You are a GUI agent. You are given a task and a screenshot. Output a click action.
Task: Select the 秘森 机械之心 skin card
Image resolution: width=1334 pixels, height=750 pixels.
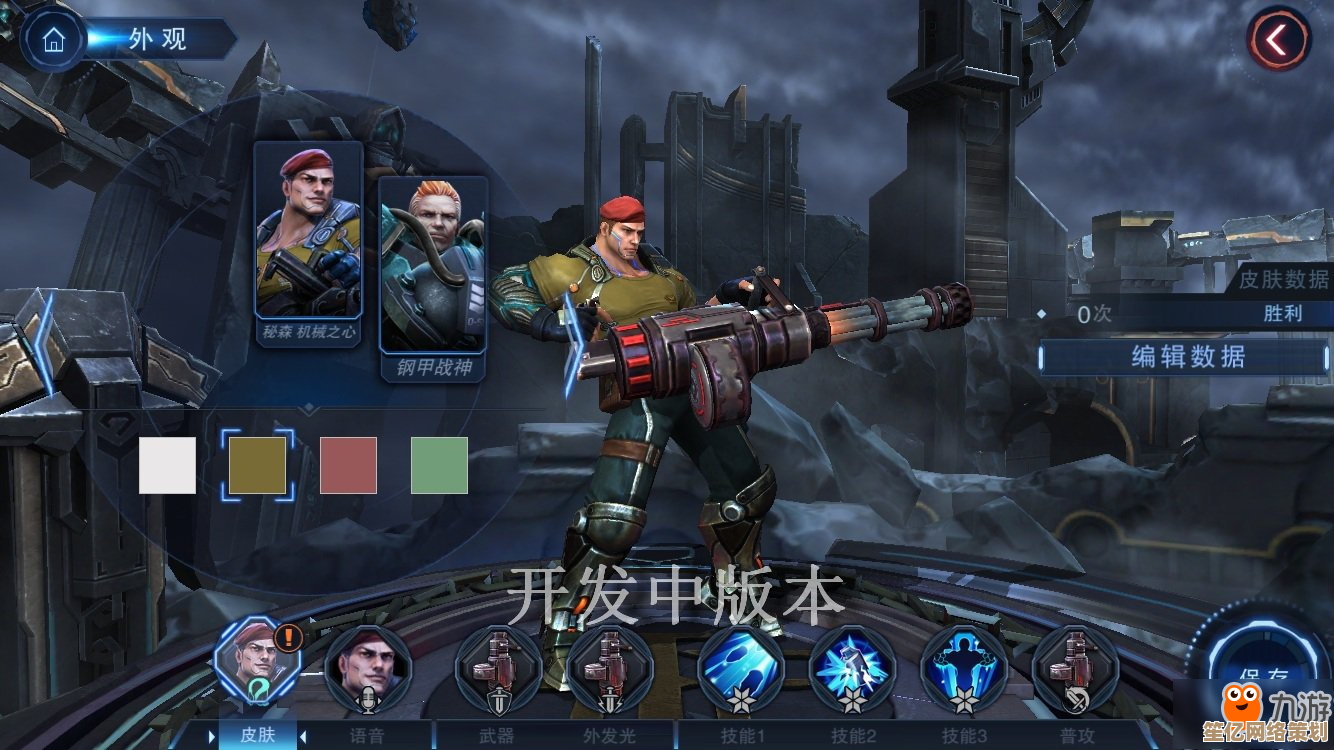coord(308,244)
